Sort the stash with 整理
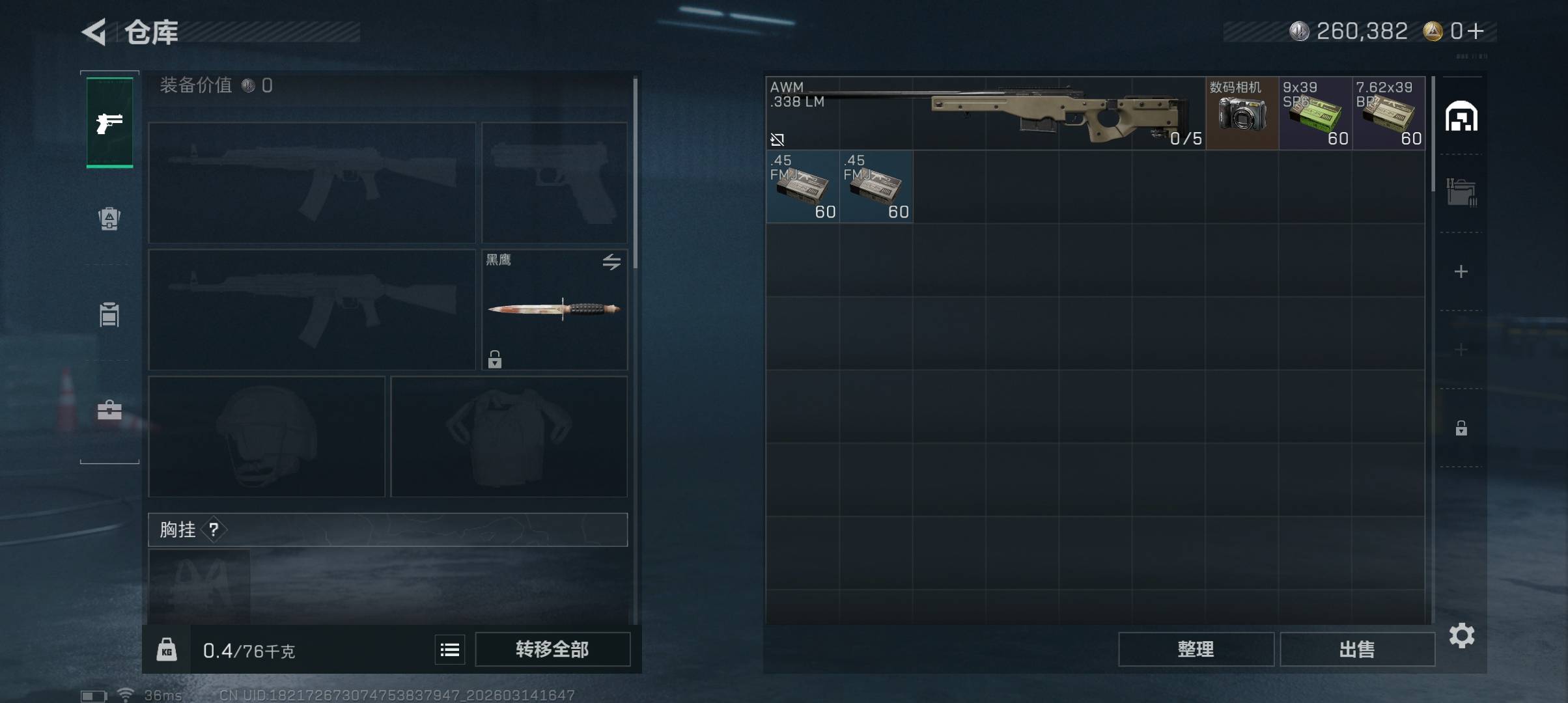 (1196, 649)
